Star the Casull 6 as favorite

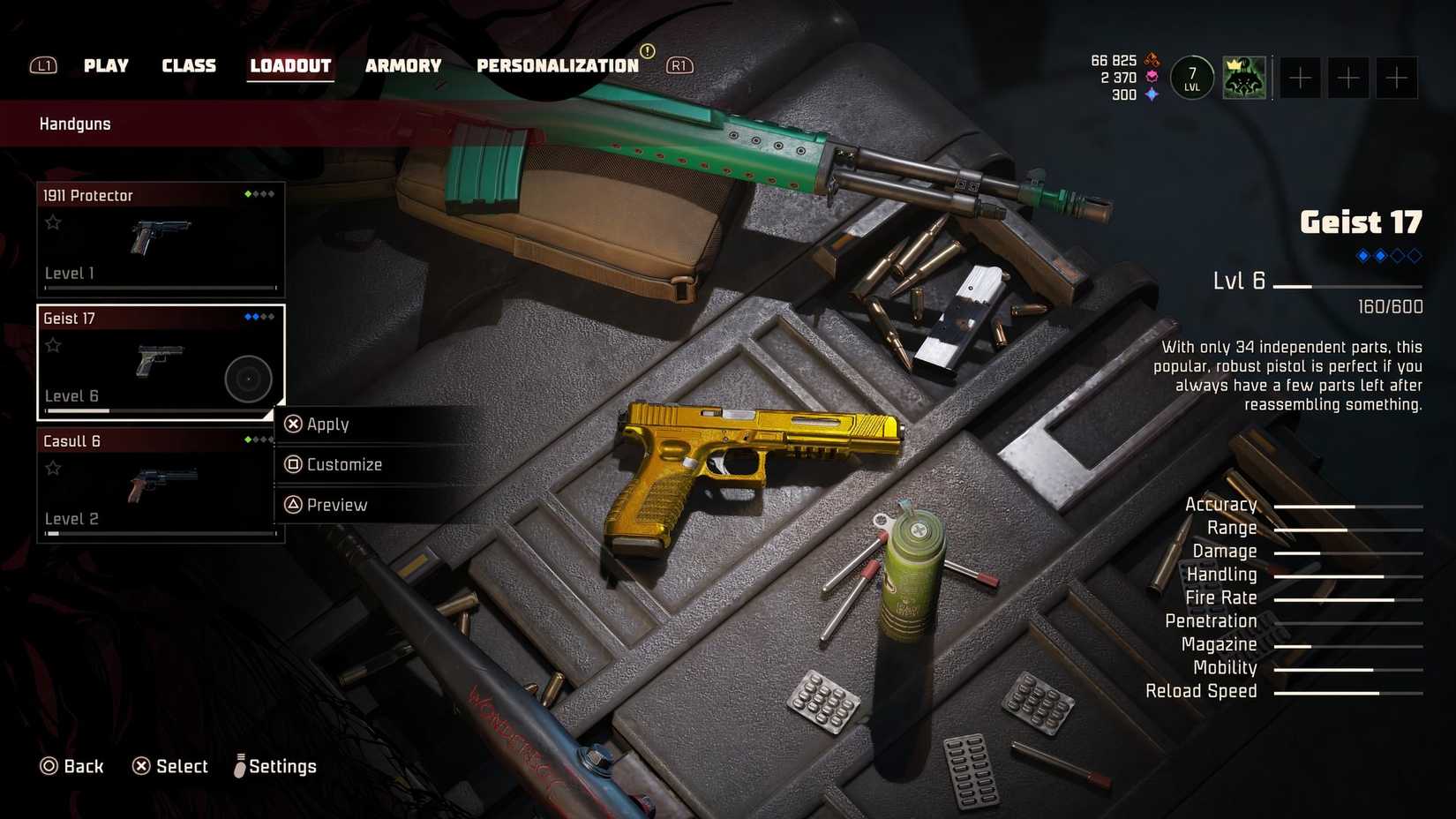53,469
